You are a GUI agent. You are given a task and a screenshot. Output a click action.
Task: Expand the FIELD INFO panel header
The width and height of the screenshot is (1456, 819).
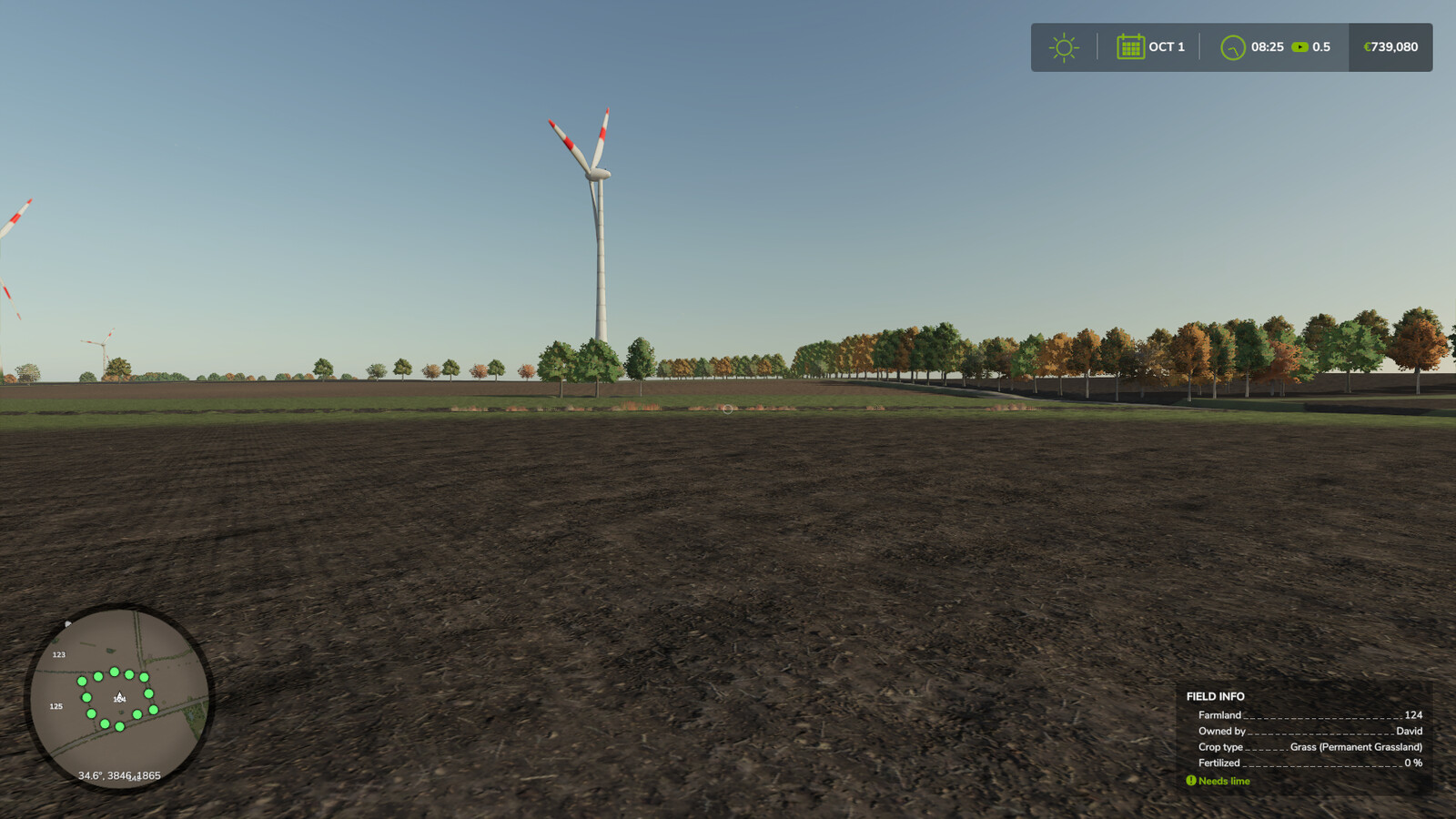click(1213, 696)
